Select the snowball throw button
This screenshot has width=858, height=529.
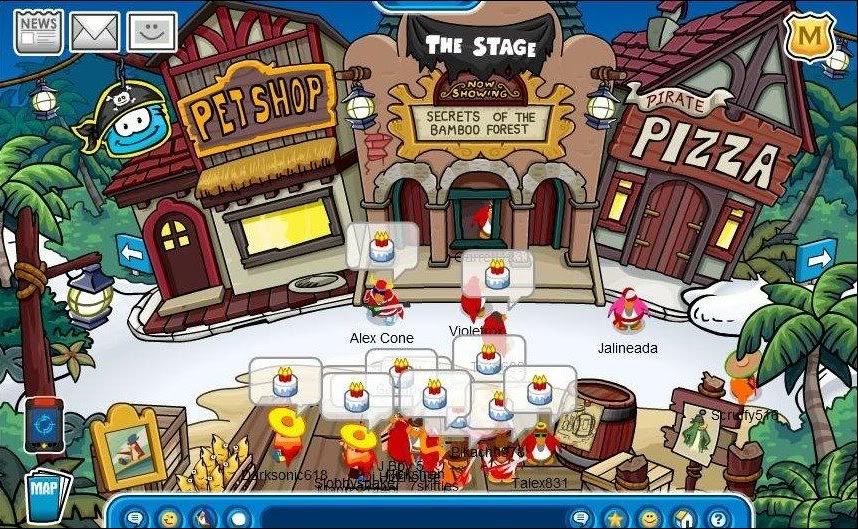click(x=238, y=518)
